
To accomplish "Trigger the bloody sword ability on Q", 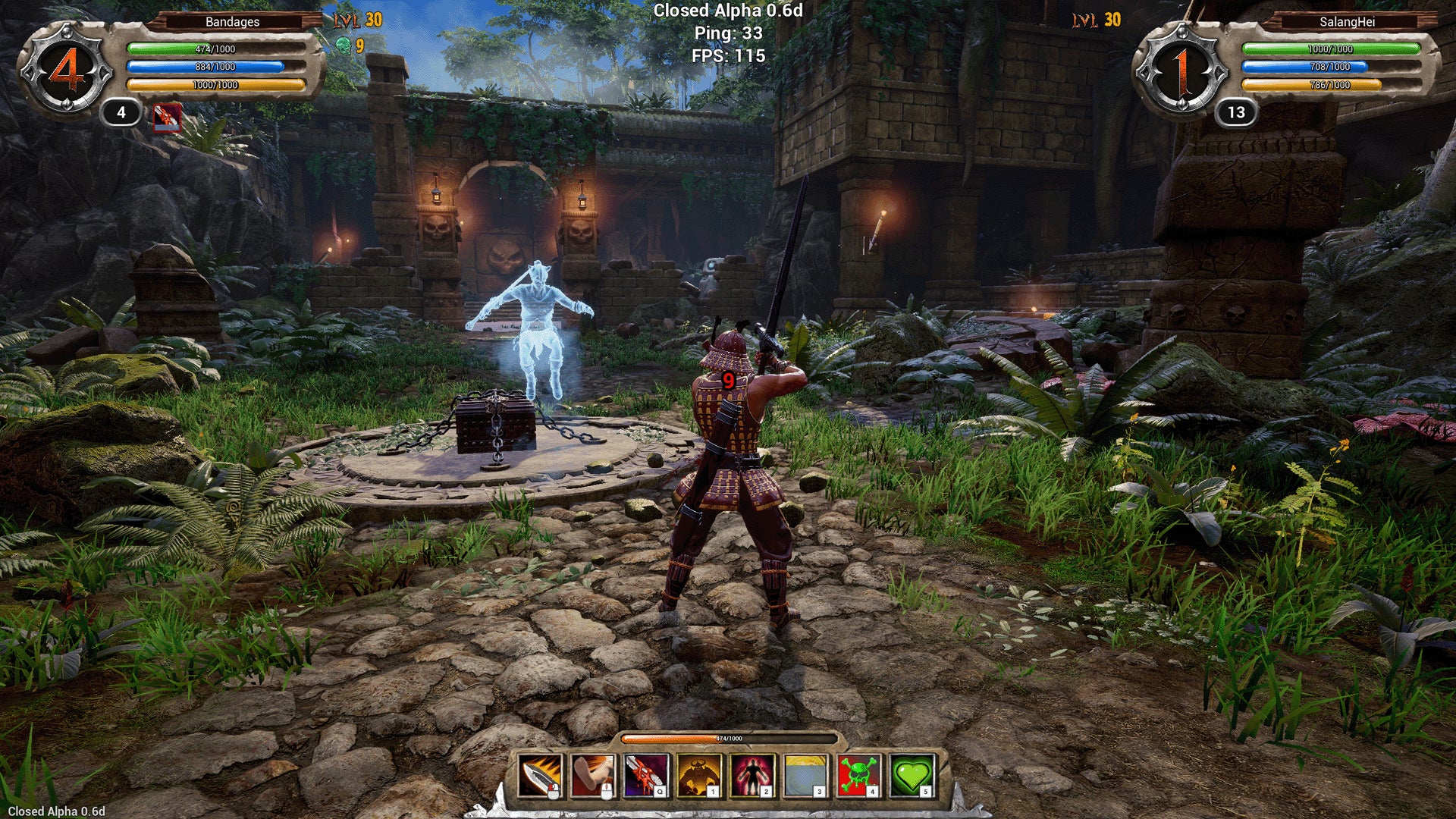I will tap(646, 776).
